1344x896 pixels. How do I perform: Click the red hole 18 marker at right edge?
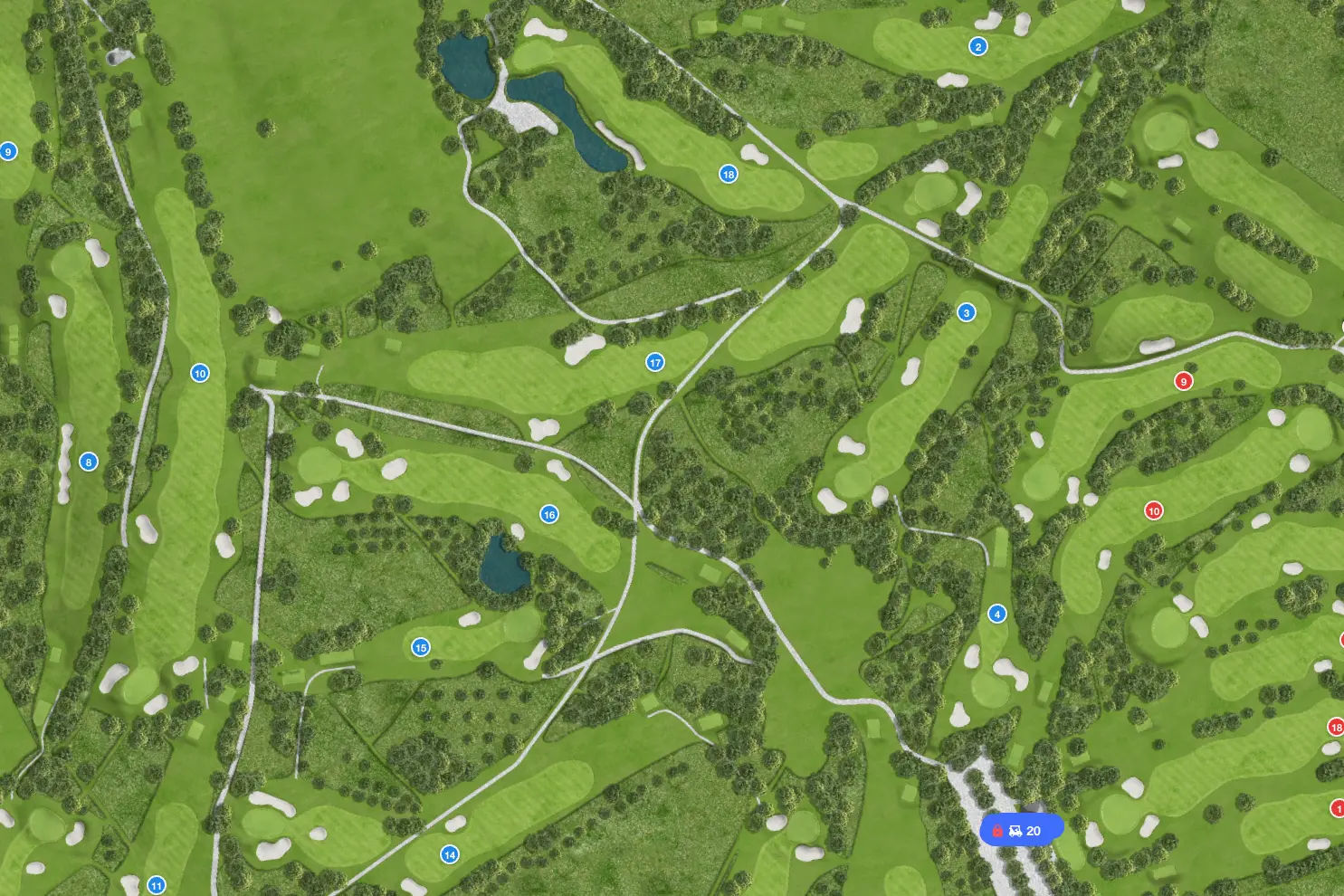pyautogui.click(x=1338, y=726)
